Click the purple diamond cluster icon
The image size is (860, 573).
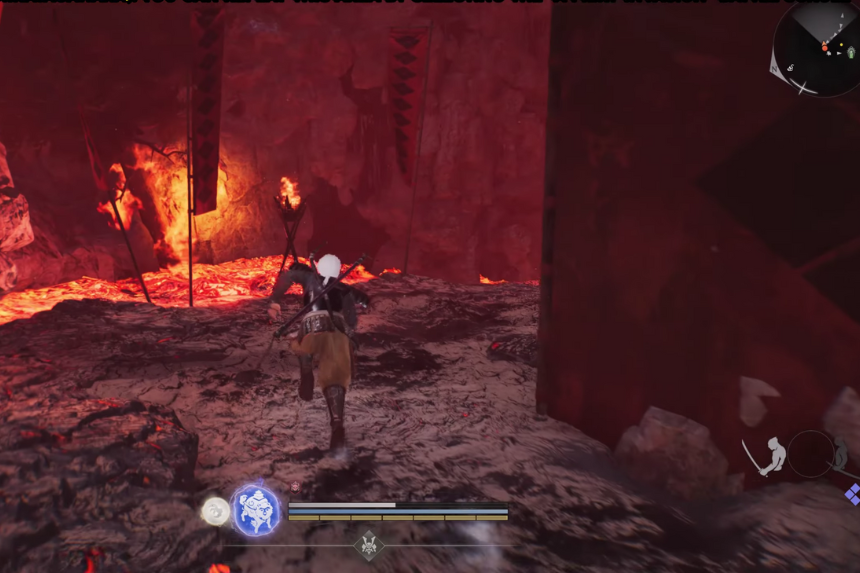coord(853,494)
